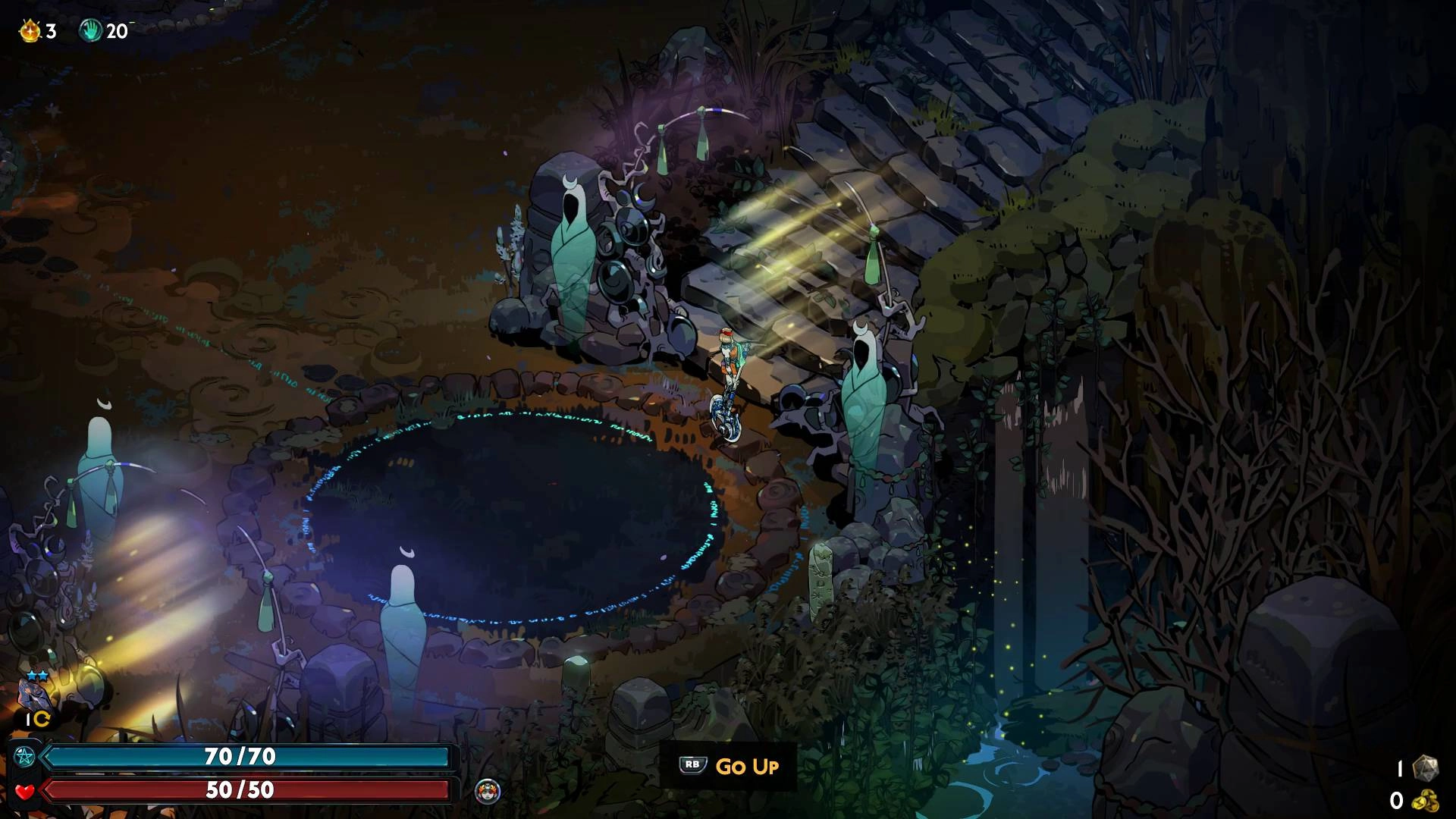This screenshot has width=1456, height=819.
Task: Click the teal pentagram magick icon
Action: click(24, 756)
